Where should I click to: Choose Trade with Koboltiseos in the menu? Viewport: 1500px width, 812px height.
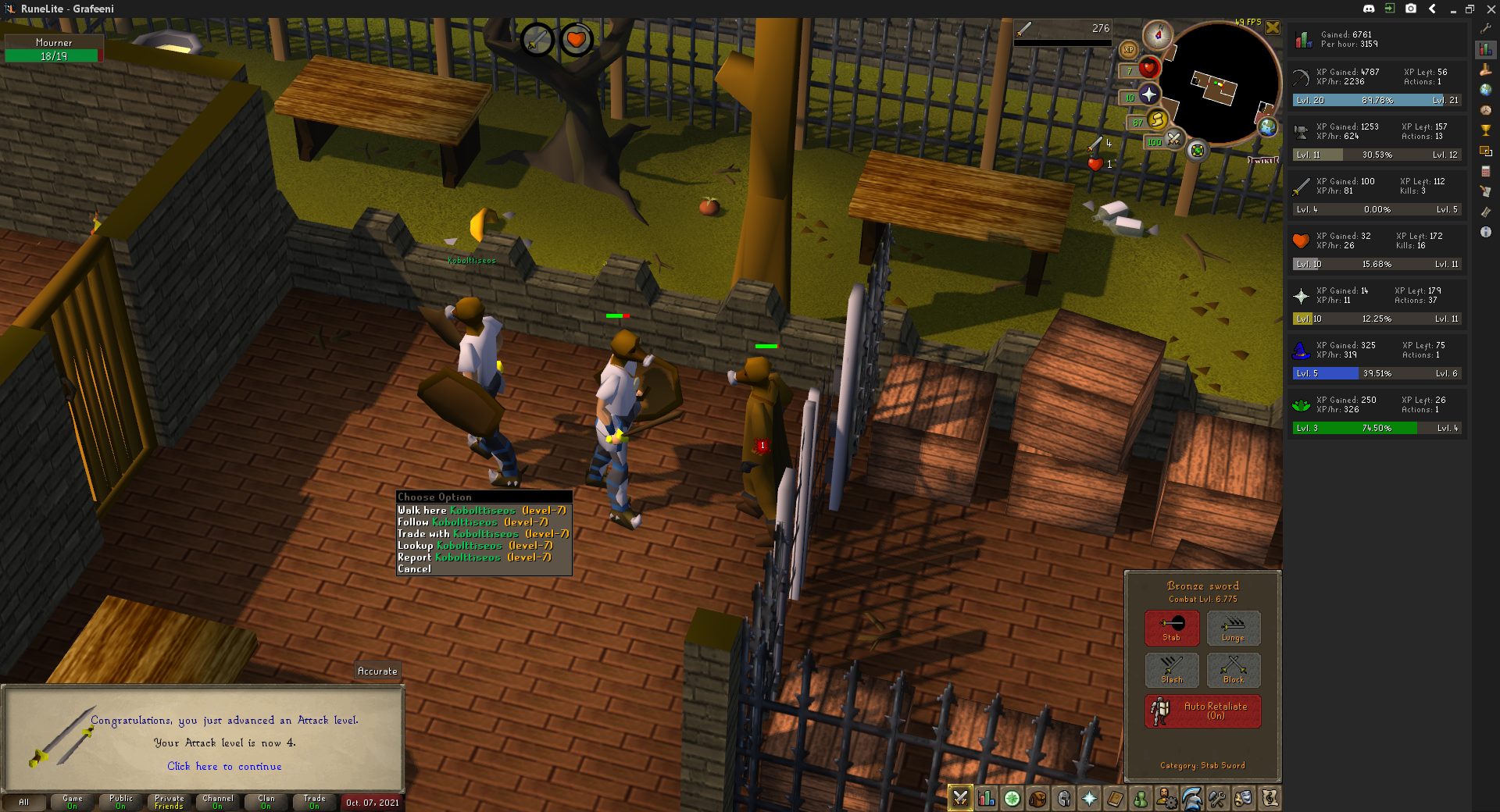(483, 534)
